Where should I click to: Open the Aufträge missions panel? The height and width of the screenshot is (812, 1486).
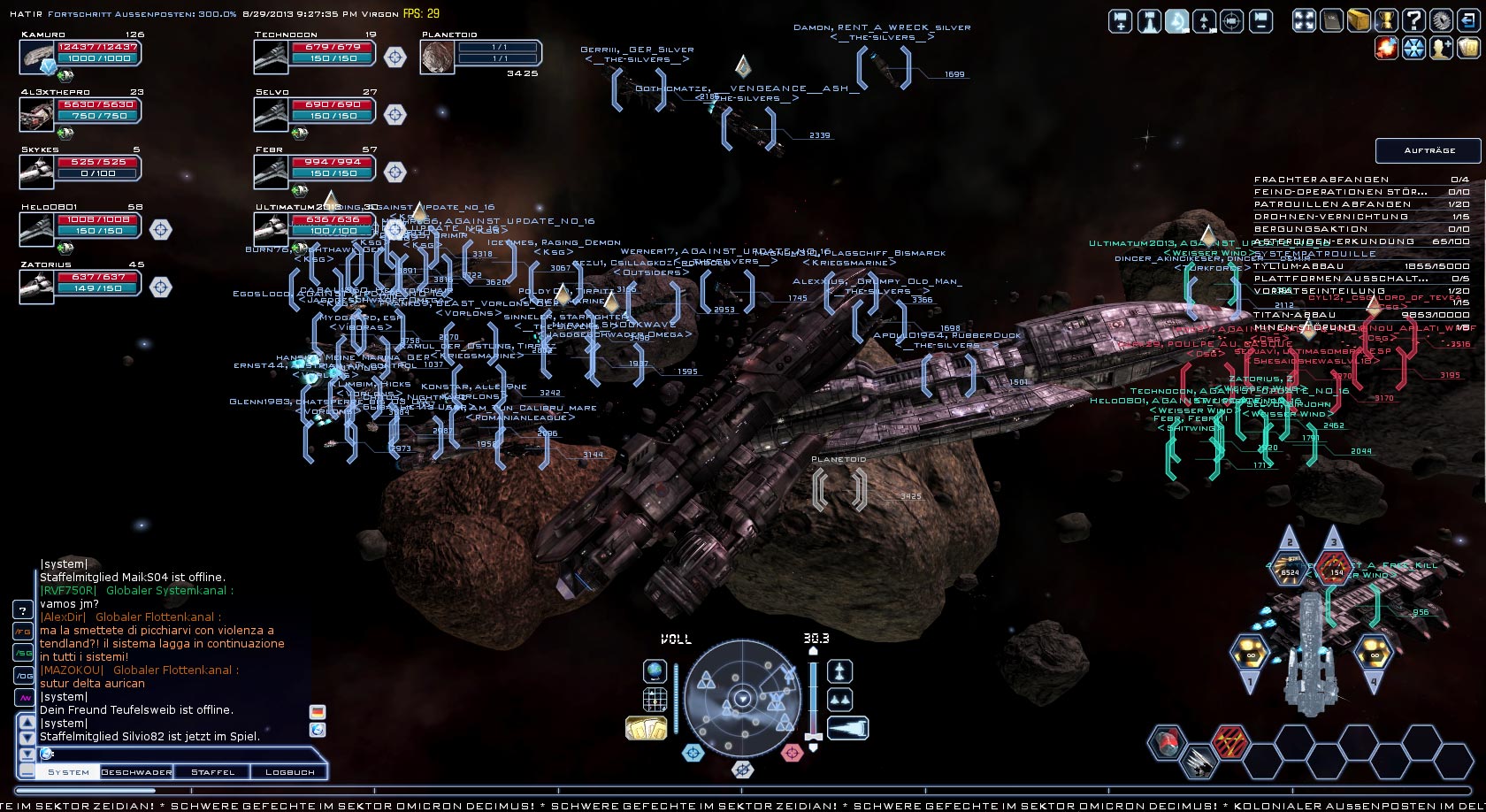click(x=1429, y=150)
